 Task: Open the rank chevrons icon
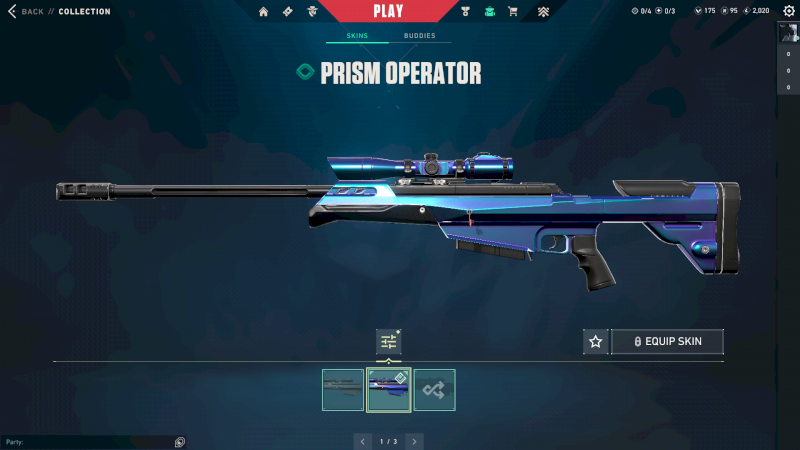tap(543, 12)
